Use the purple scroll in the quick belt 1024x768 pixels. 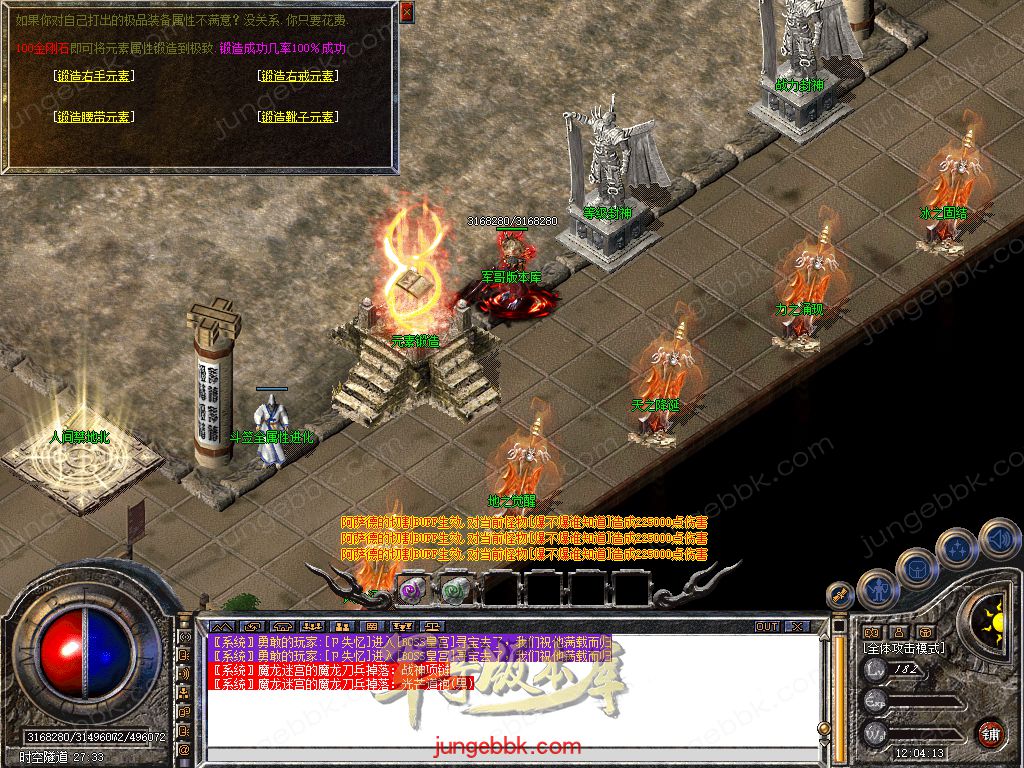pyautogui.click(x=413, y=589)
